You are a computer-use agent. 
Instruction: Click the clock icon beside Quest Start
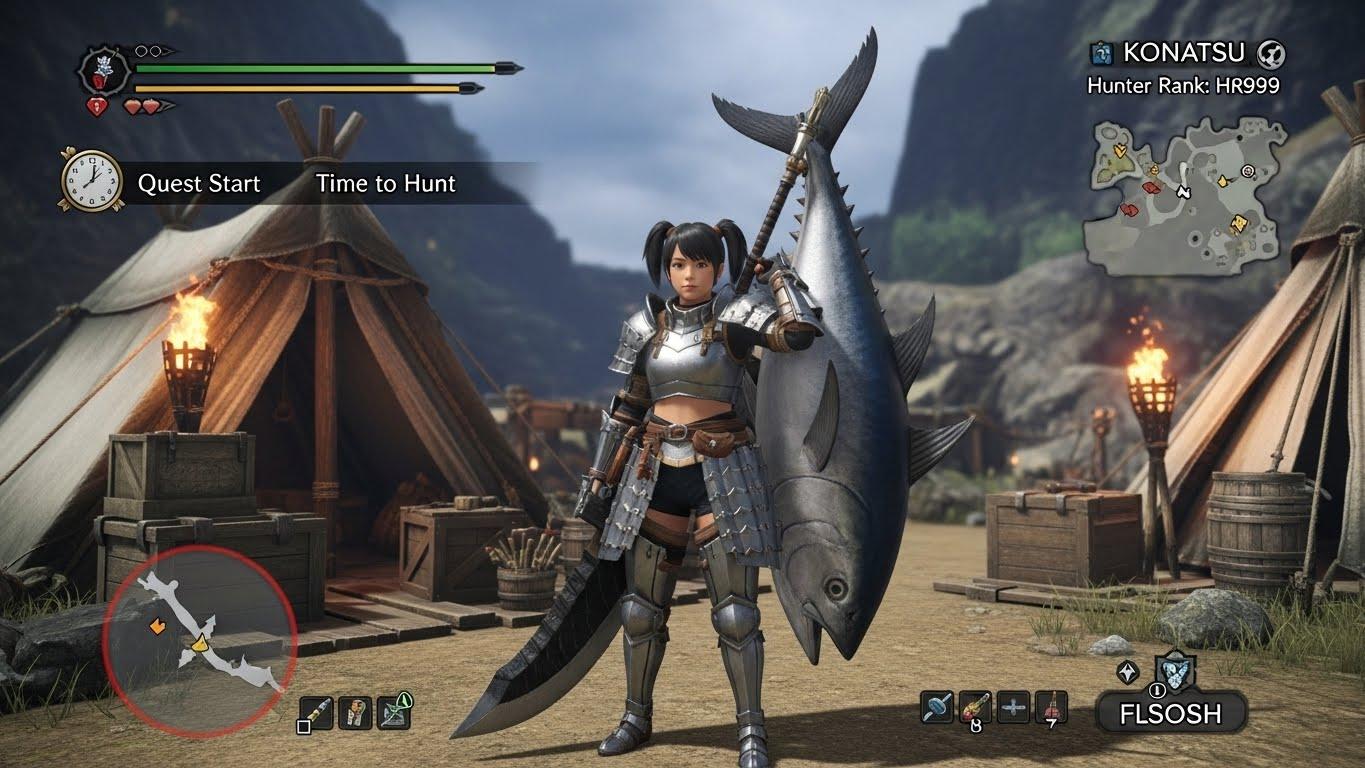pyautogui.click(x=92, y=180)
